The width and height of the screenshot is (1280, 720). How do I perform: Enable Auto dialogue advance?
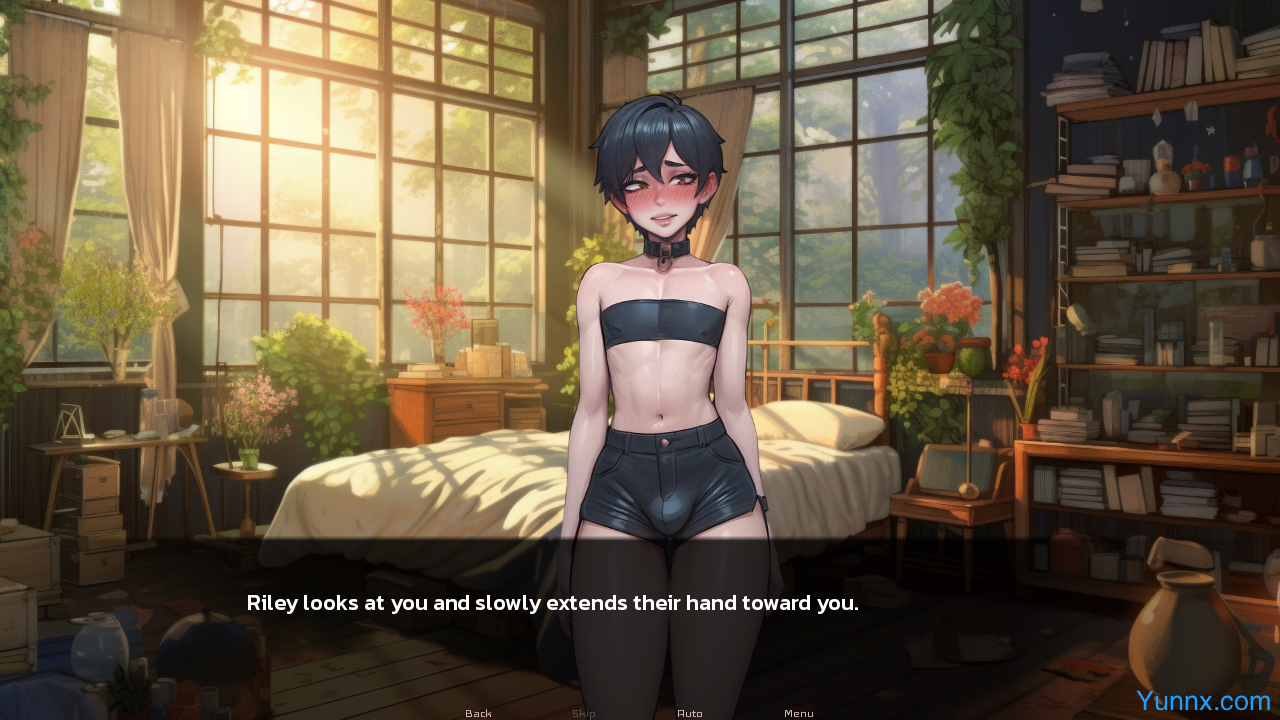690,713
